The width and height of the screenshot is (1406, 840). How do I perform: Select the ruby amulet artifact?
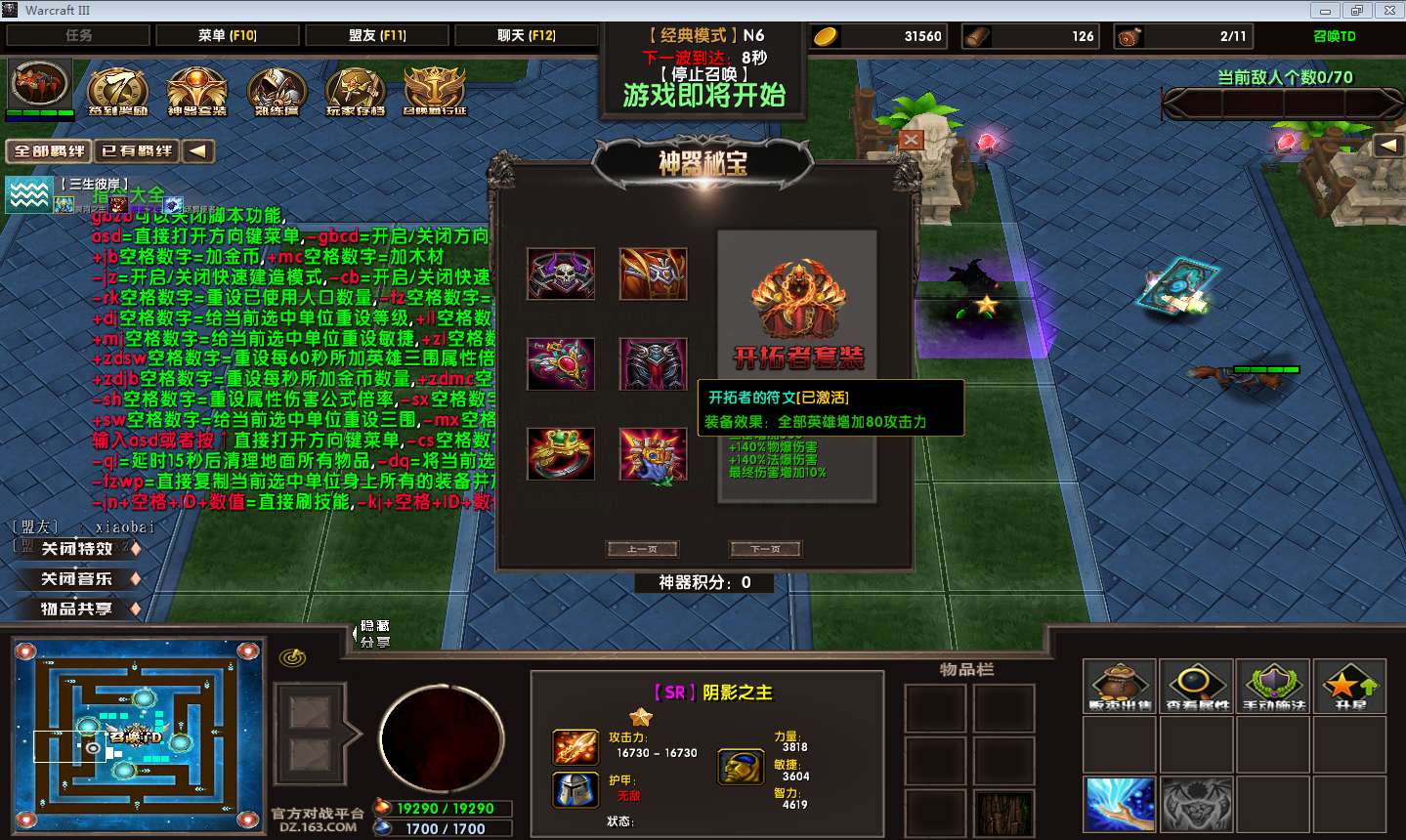(561, 363)
